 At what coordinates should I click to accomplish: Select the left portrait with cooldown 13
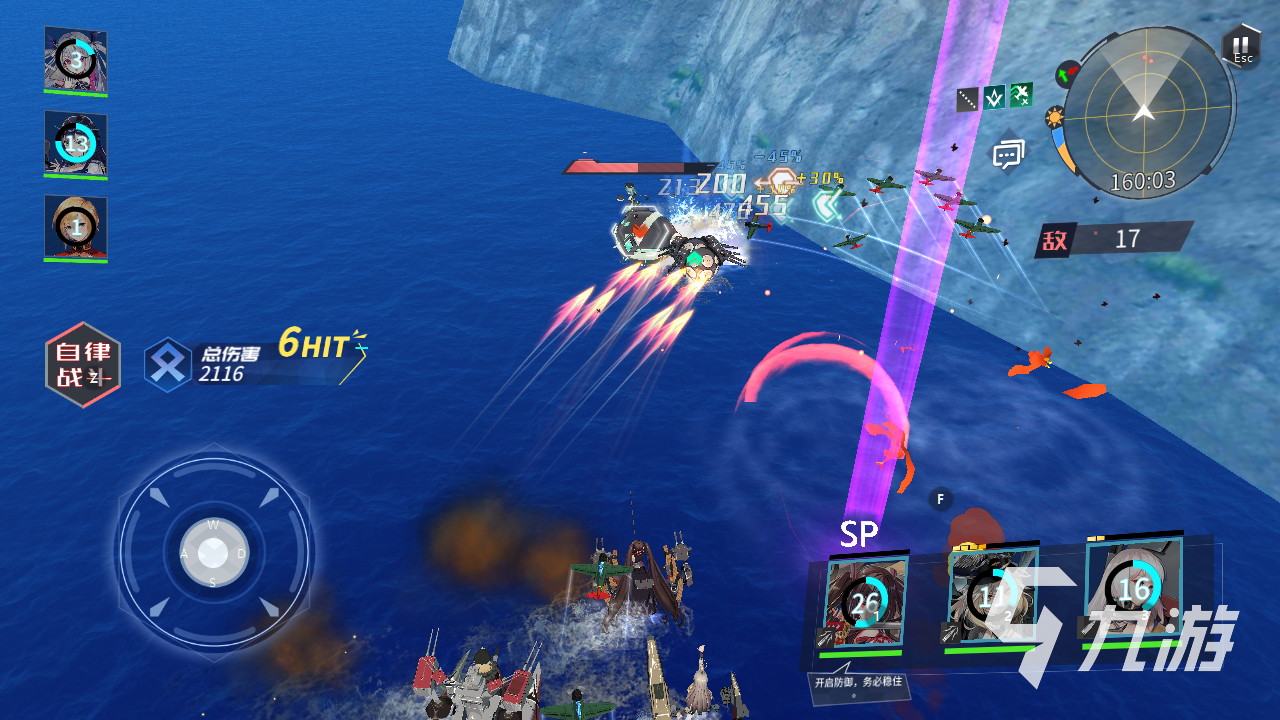click(76, 144)
